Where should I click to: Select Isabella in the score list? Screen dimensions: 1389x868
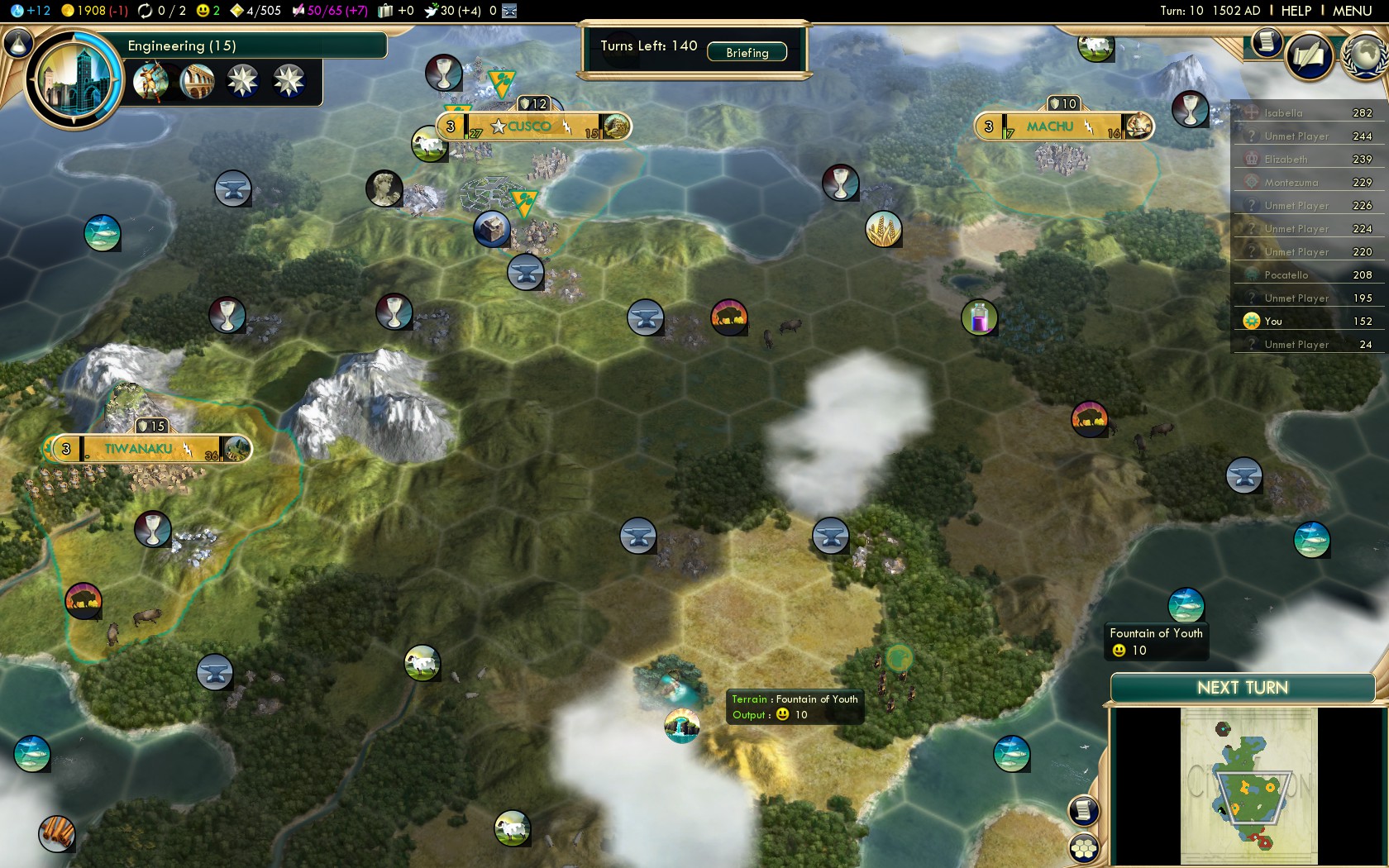click(1283, 113)
